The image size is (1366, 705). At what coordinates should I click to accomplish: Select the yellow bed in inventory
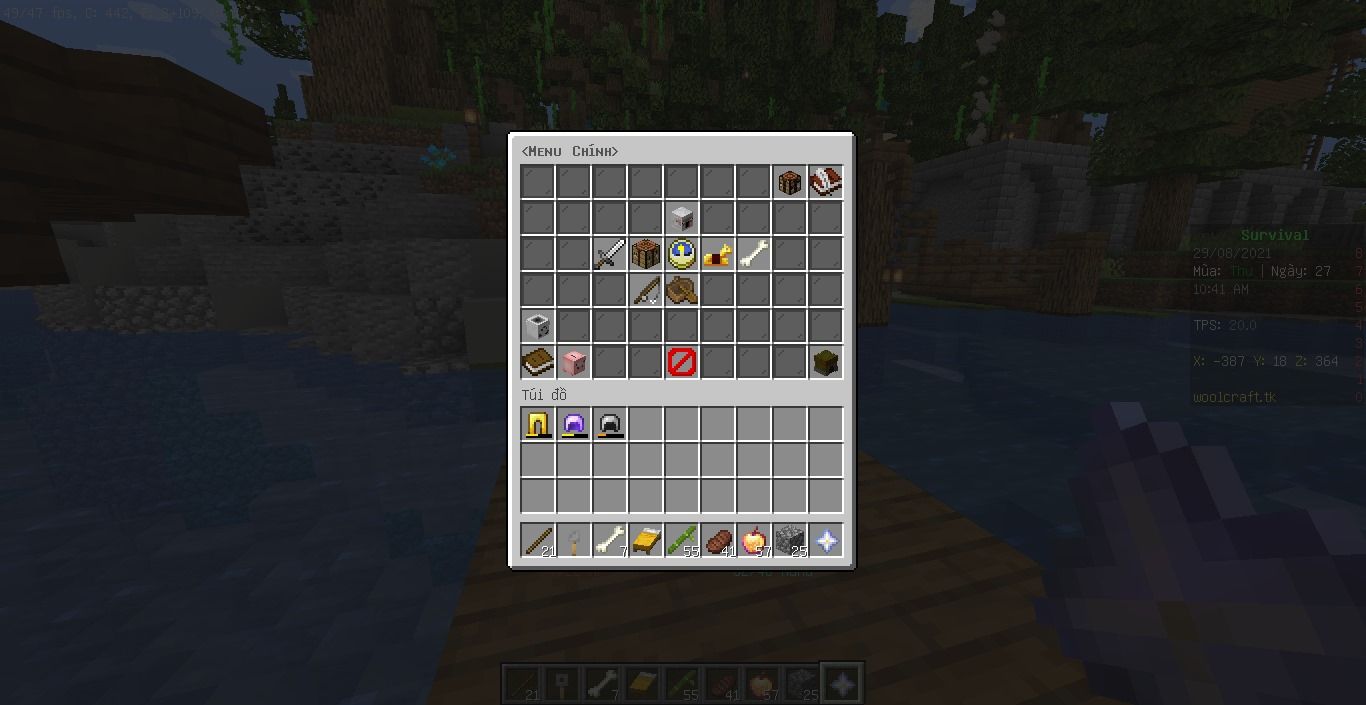click(x=646, y=541)
